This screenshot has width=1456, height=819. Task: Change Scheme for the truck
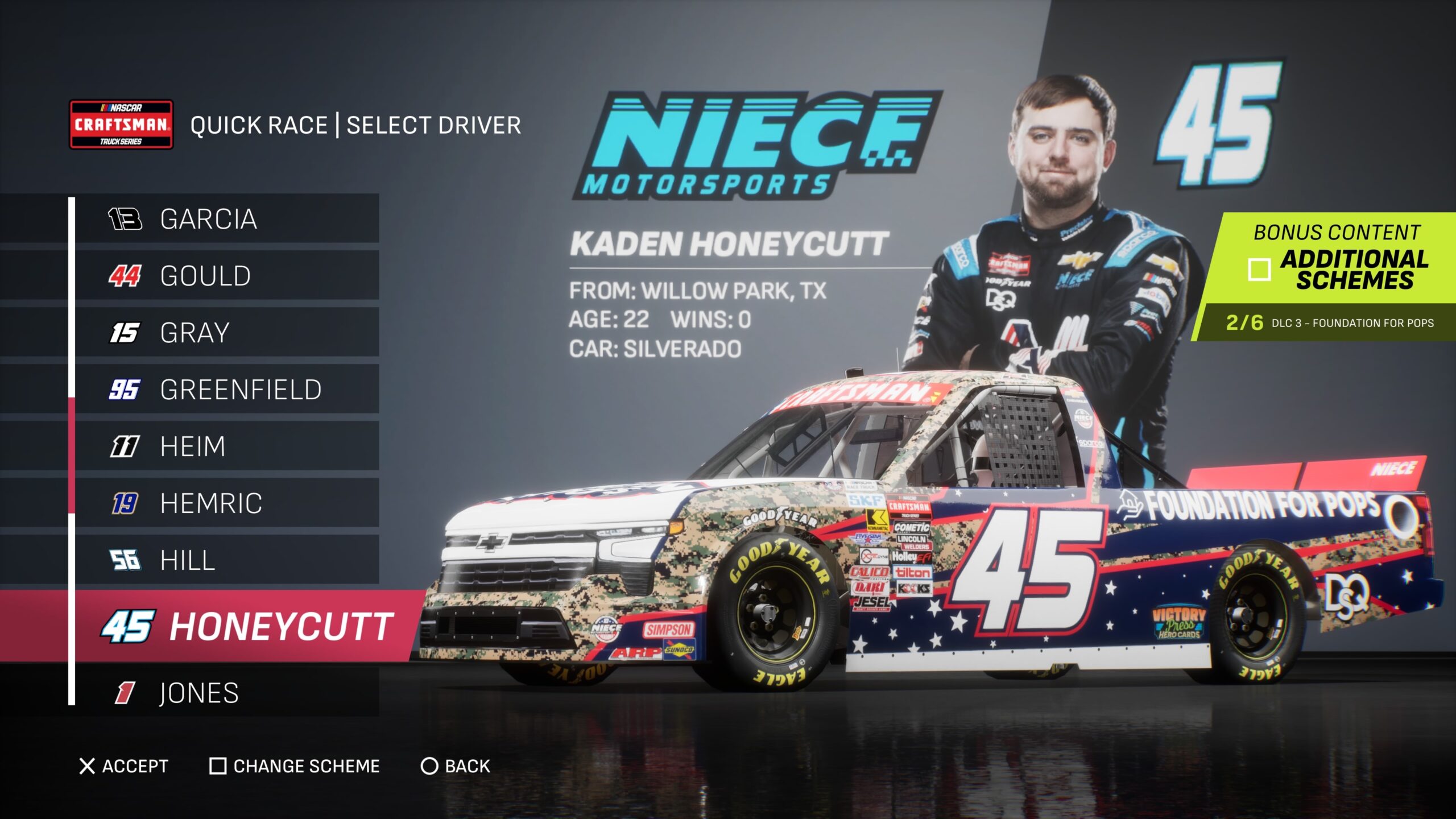[x=295, y=766]
